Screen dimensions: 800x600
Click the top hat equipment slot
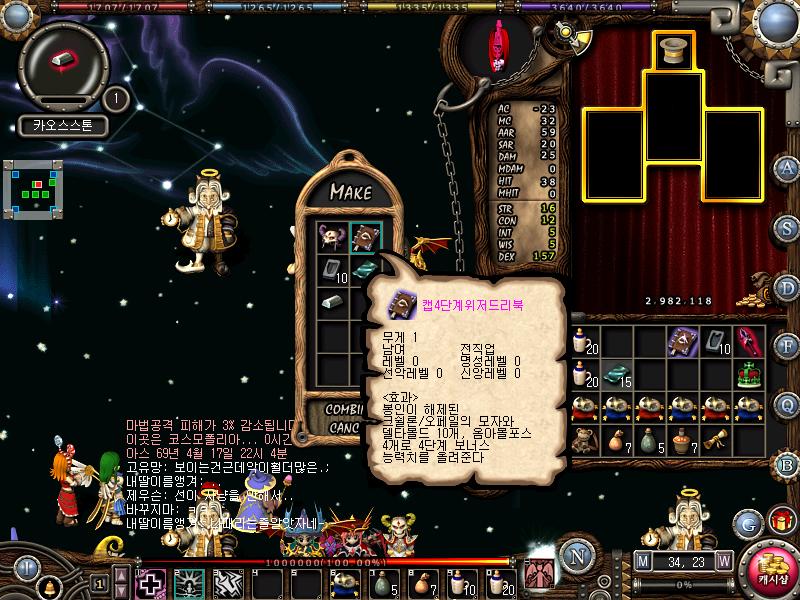673,51
